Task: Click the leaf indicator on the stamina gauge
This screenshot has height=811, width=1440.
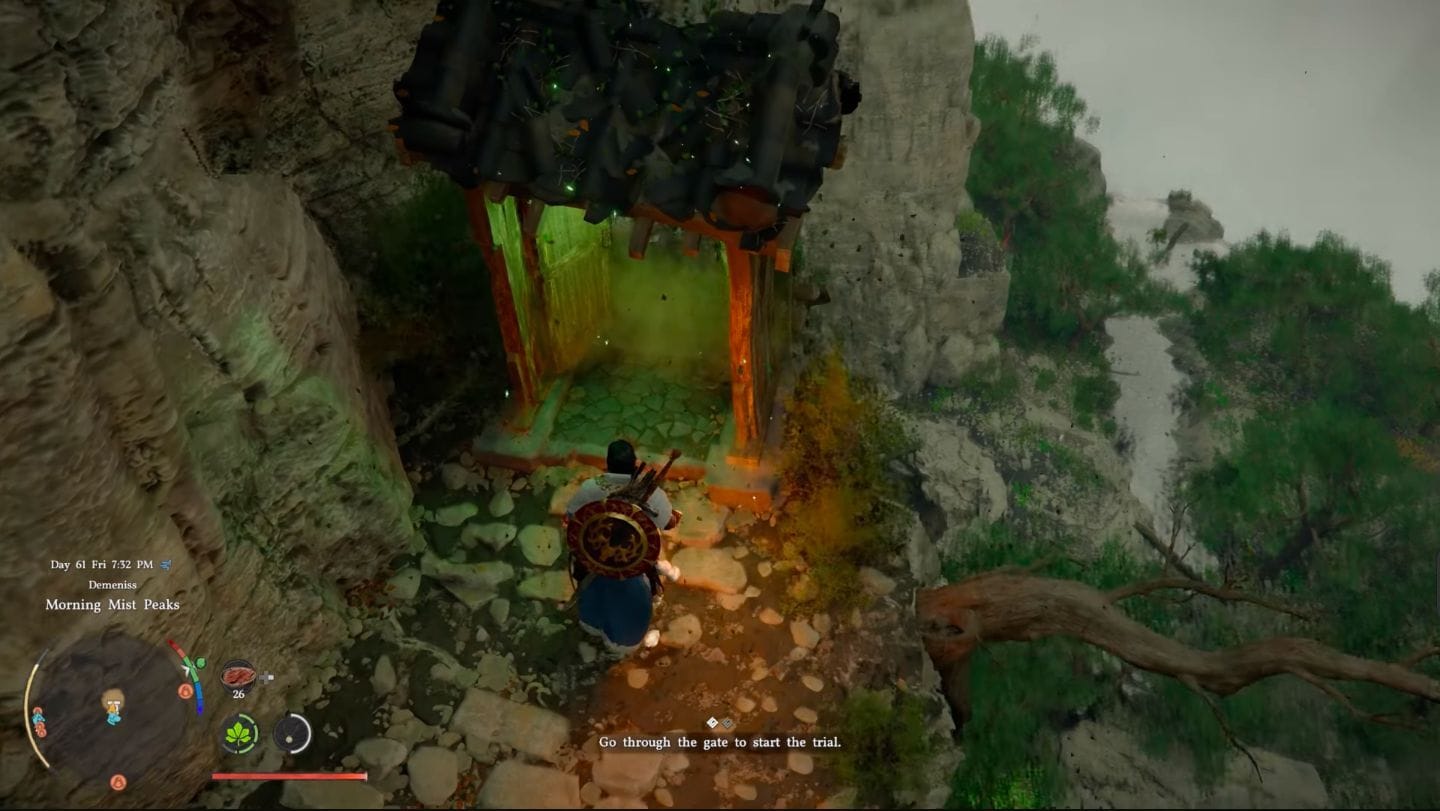Action: [200, 662]
